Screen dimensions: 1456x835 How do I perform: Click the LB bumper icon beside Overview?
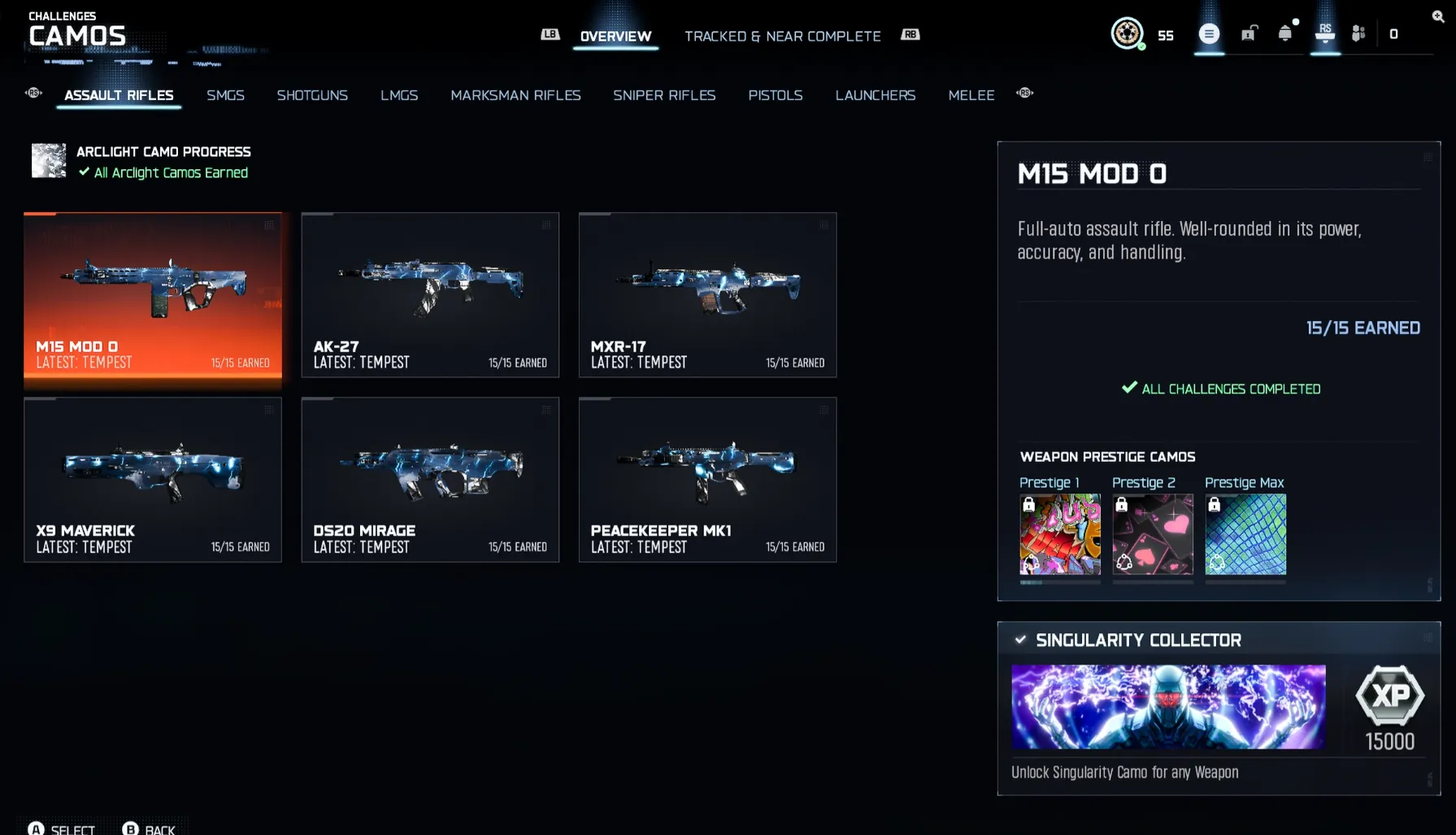[x=550, y=35]
